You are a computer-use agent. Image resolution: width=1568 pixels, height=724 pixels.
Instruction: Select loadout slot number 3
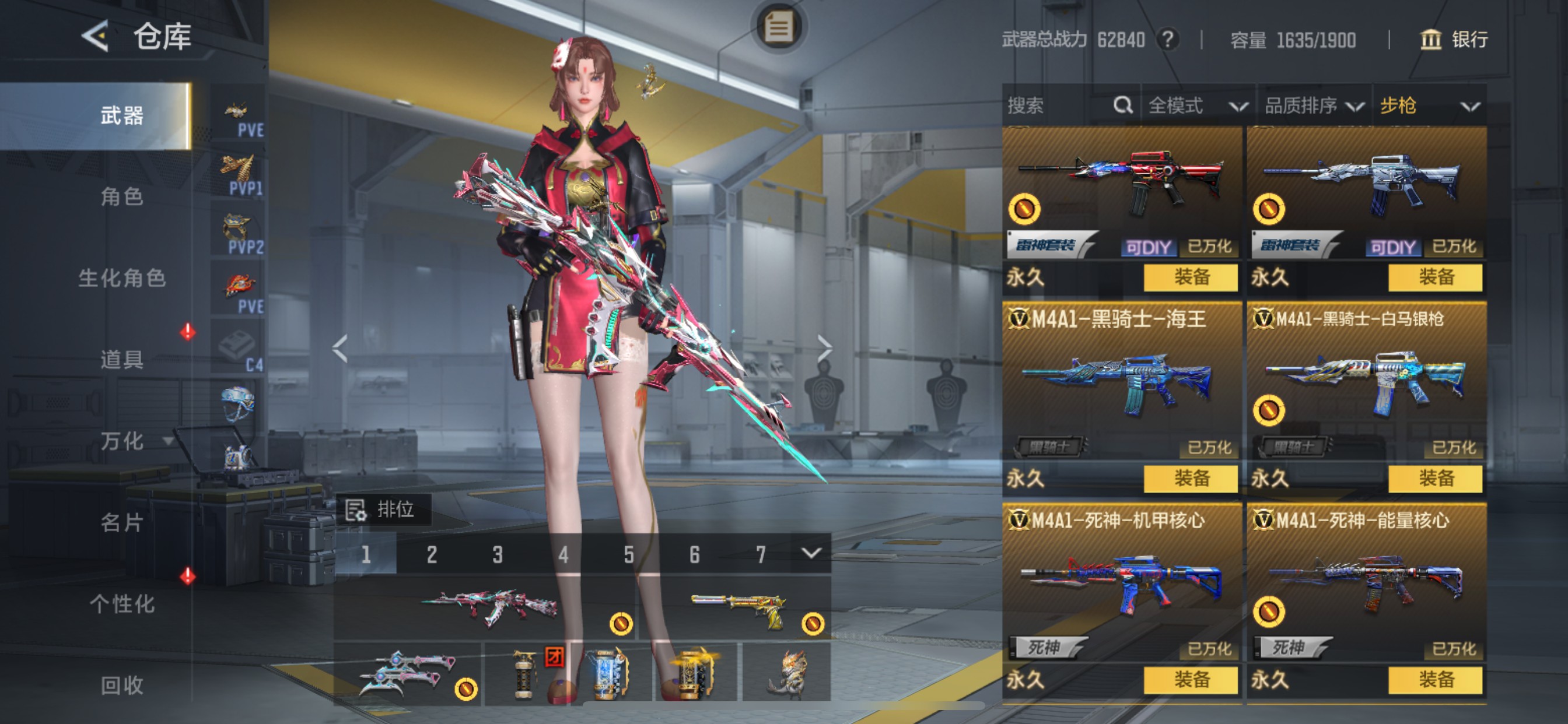498,554
